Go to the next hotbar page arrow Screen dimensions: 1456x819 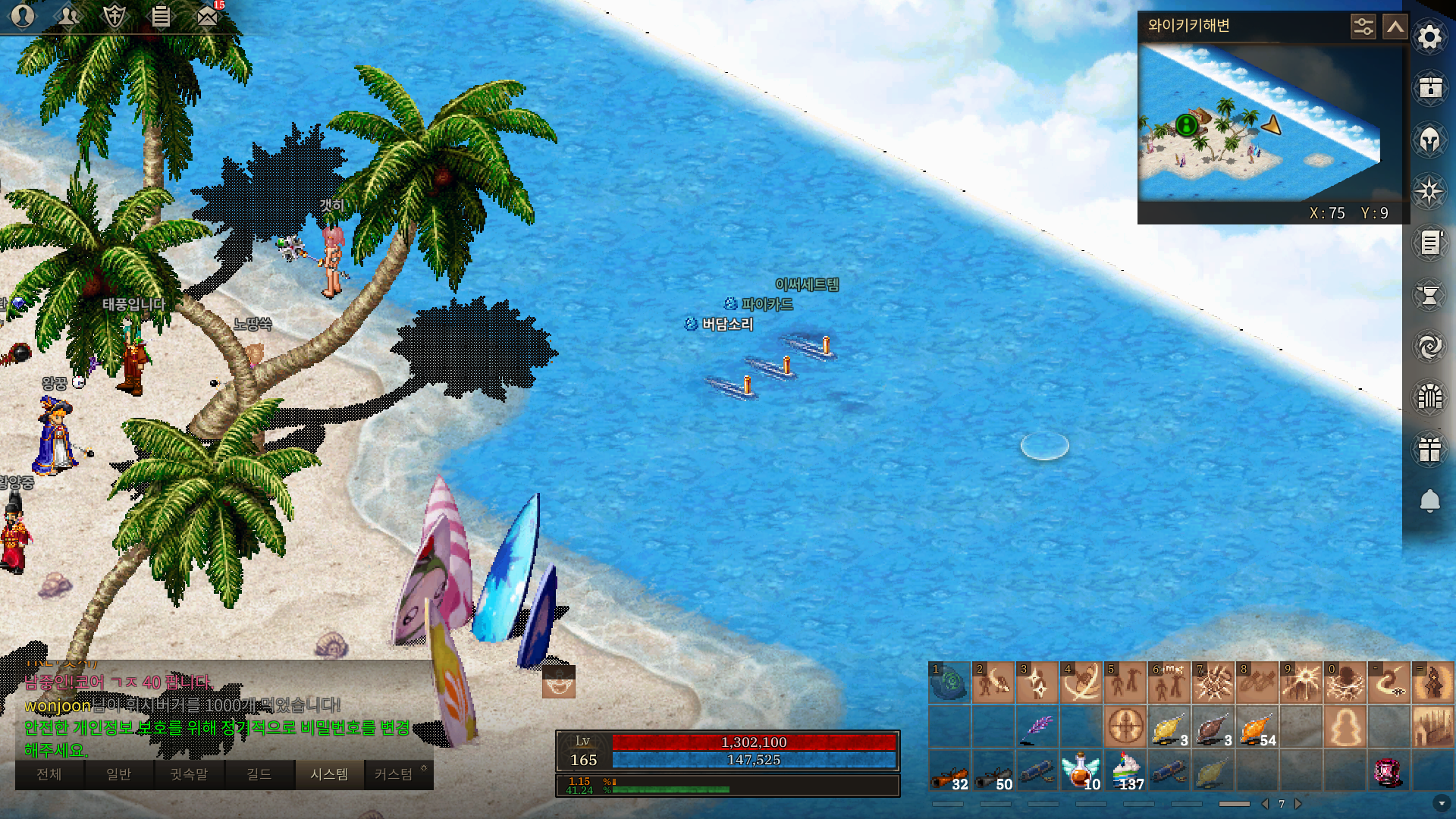1298,804
